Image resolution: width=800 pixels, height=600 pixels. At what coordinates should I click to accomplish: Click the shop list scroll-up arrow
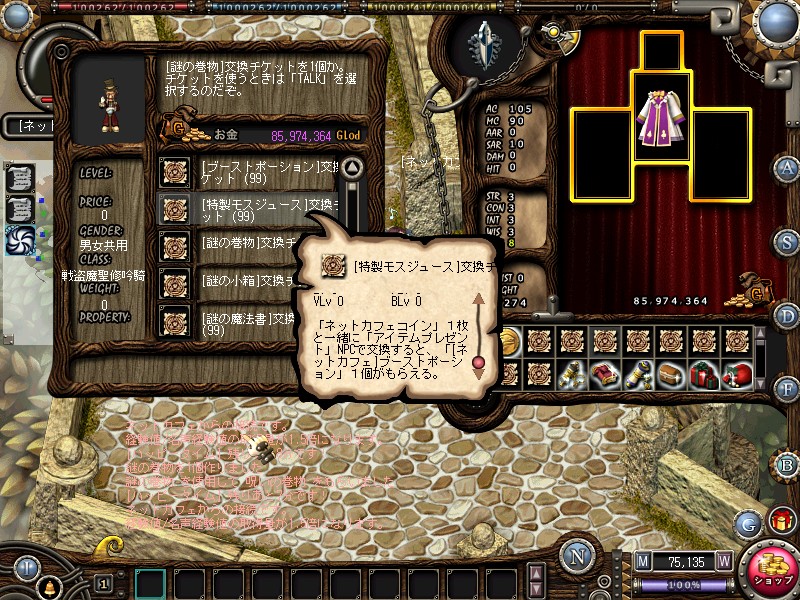click(x=351, y=168)
